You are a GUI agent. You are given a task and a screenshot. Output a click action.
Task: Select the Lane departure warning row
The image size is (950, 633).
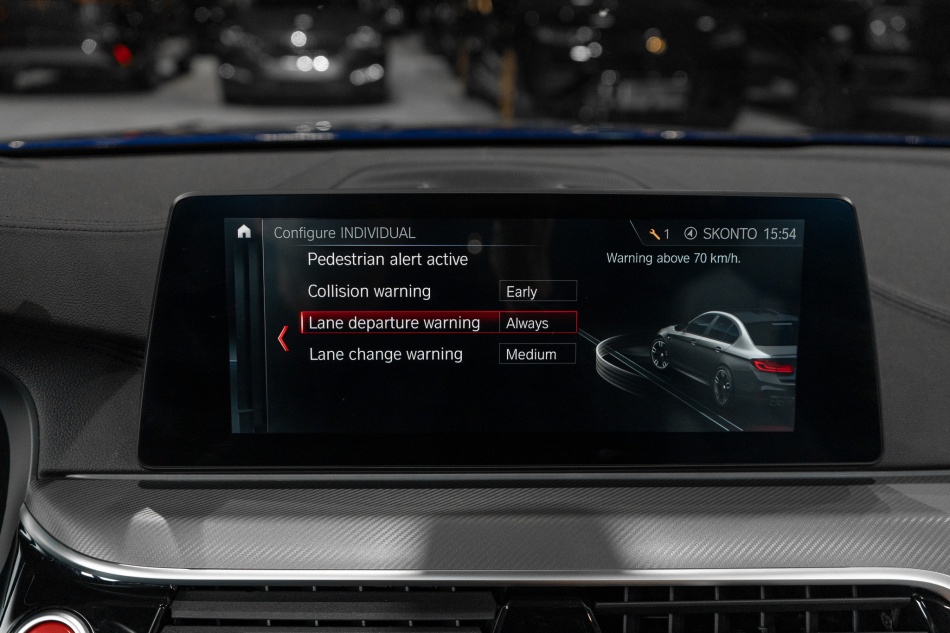pos(394,322)
